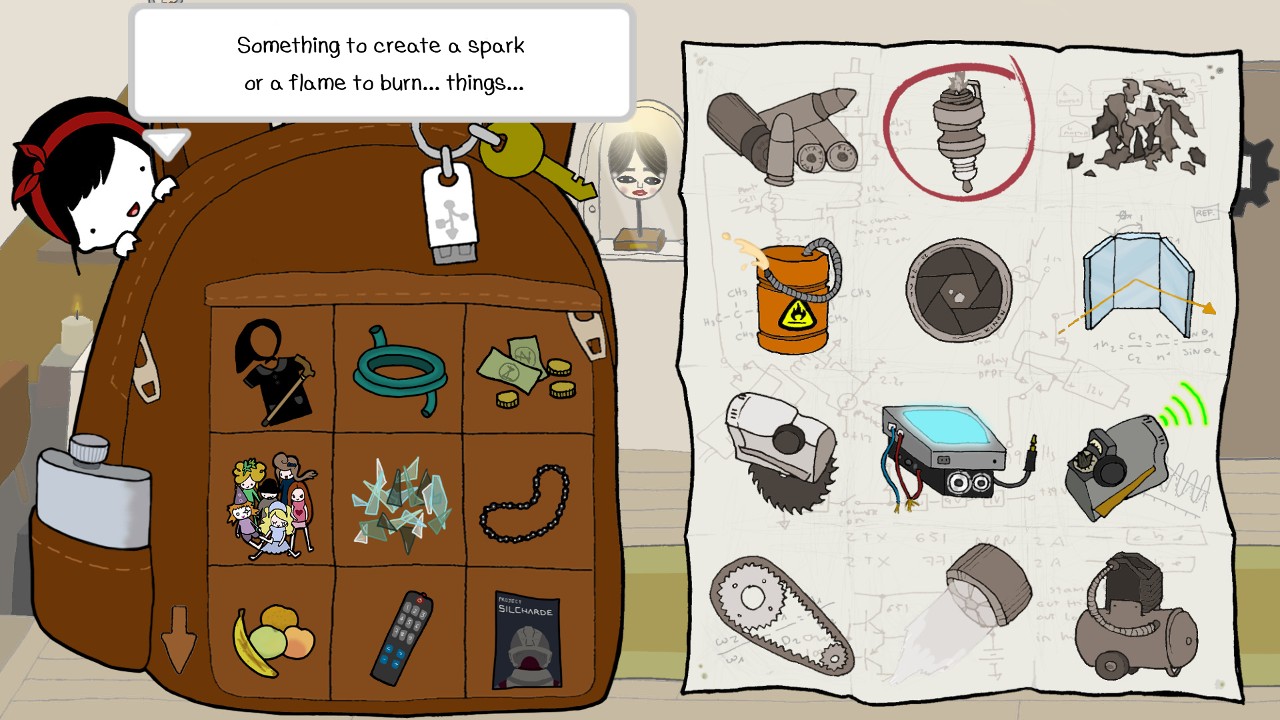
Task: Select the circled spark plug on the blueprint
Action: click(958, 130)
